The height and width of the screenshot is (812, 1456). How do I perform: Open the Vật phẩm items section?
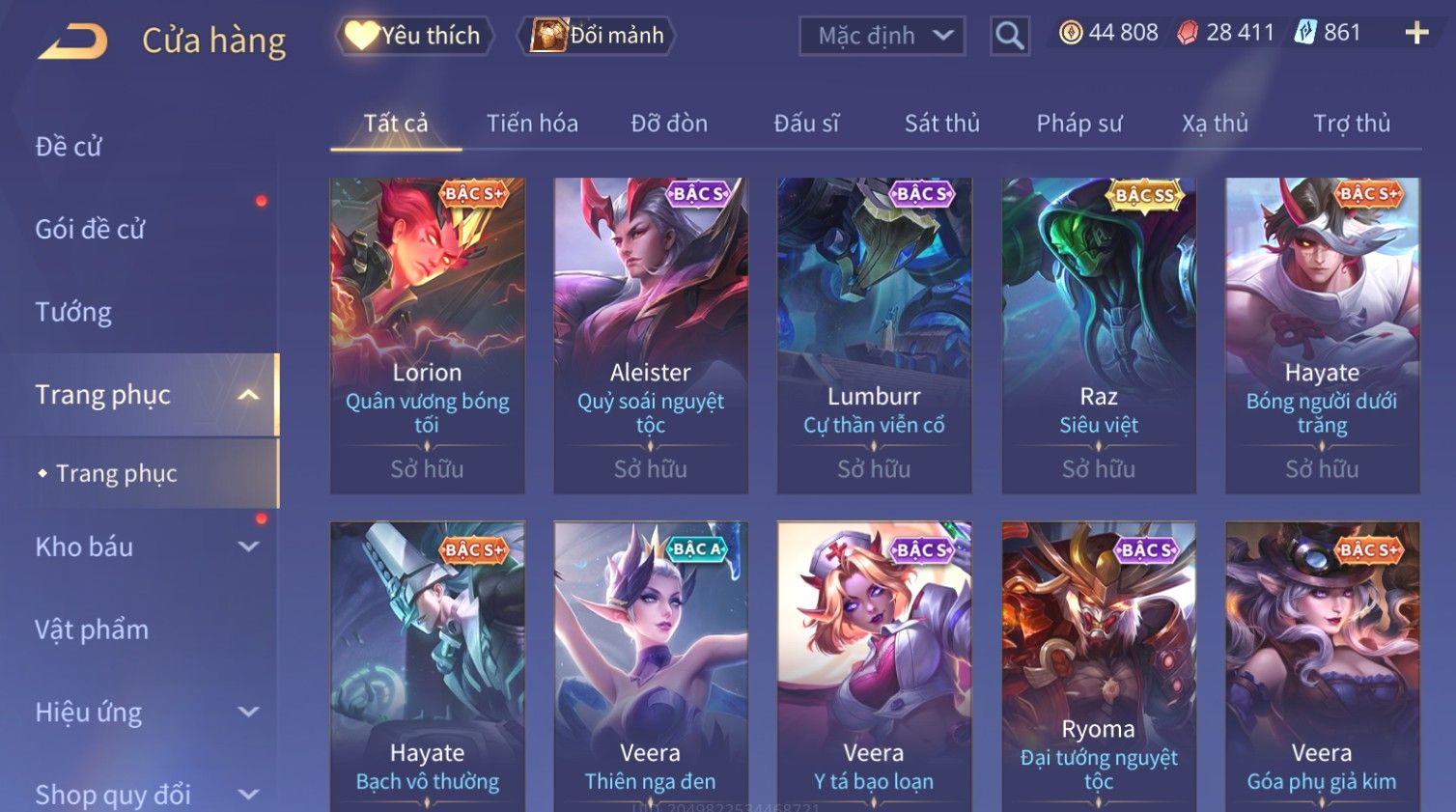point(92,630)
